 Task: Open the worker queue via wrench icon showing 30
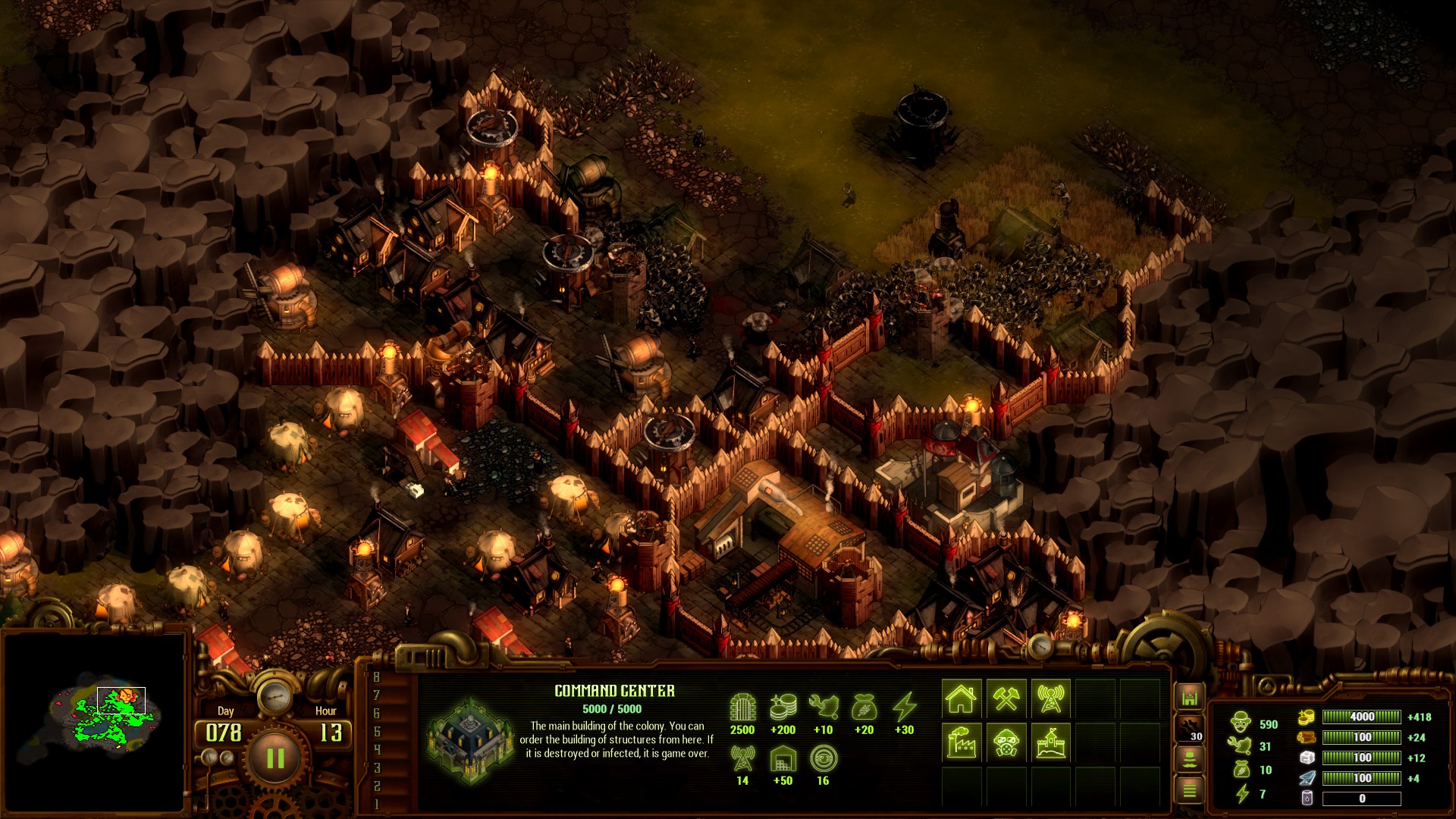[x=1189, y=730]
